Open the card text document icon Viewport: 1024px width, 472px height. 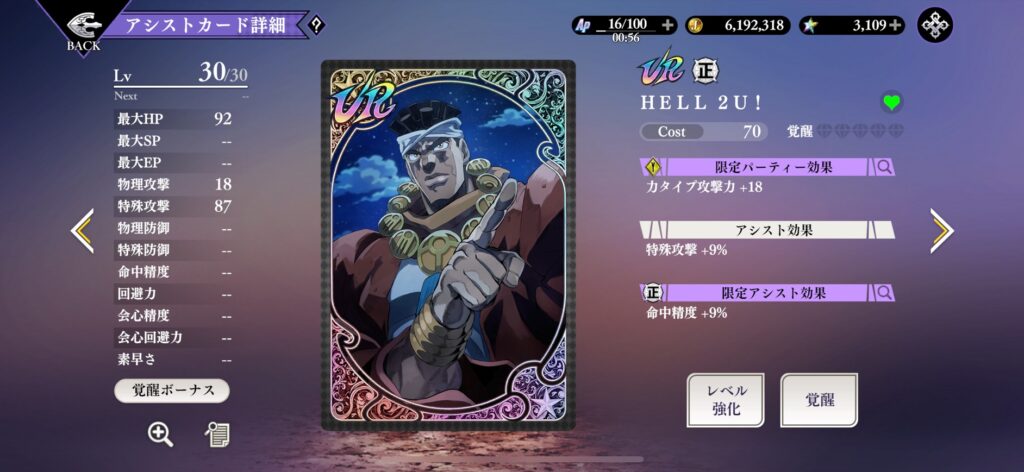click(x=217, y=433)
